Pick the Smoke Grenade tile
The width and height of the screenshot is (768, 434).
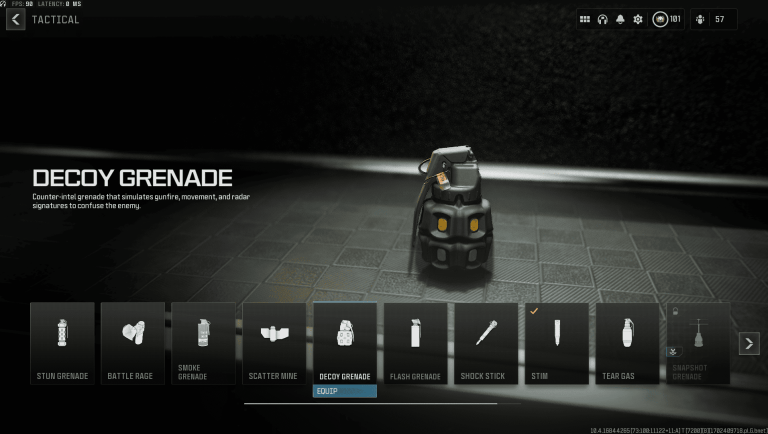(x=203, y=343)
